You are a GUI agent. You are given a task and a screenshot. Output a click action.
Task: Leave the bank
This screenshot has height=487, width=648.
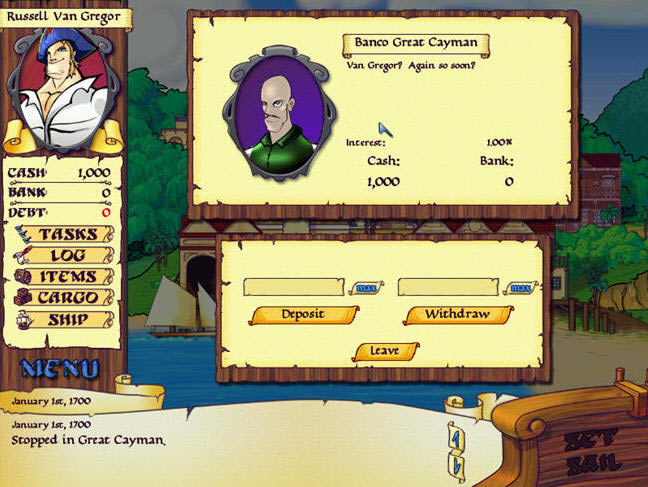[385, 351]
